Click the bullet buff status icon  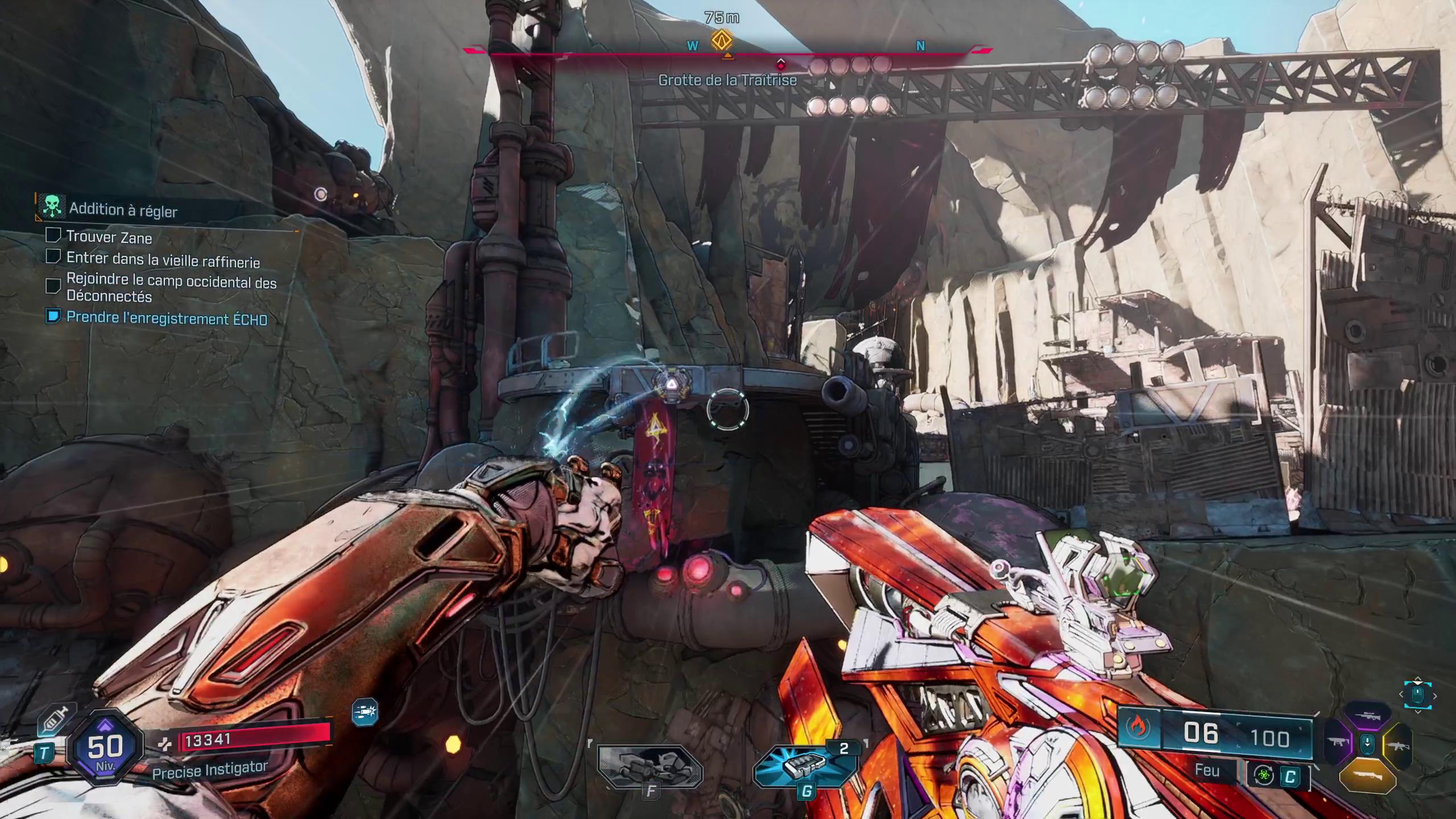click(x=365, y=711)
